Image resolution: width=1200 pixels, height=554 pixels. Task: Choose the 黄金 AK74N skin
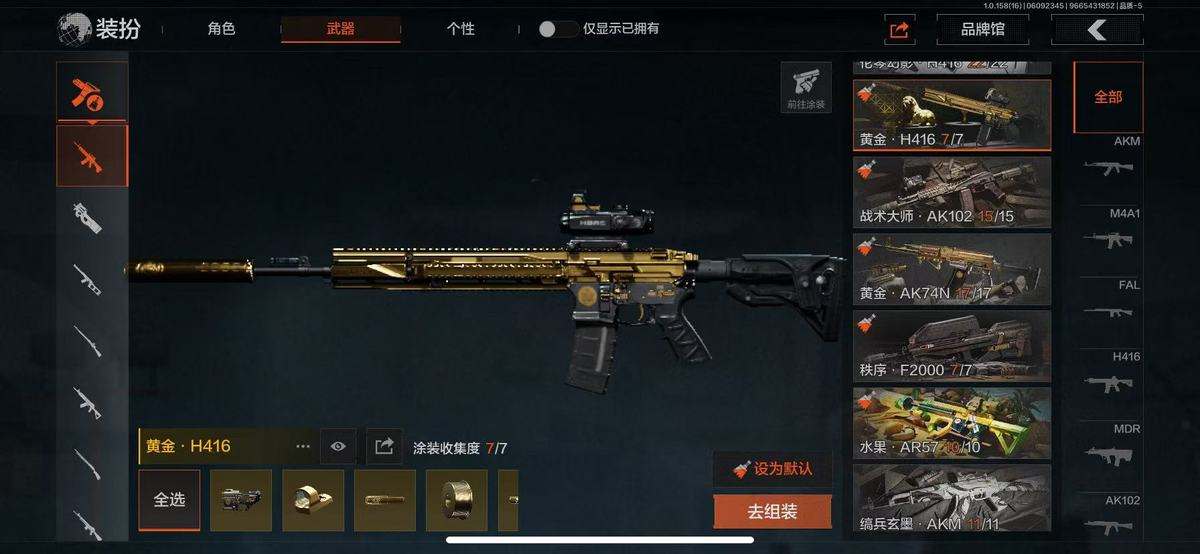951,269
